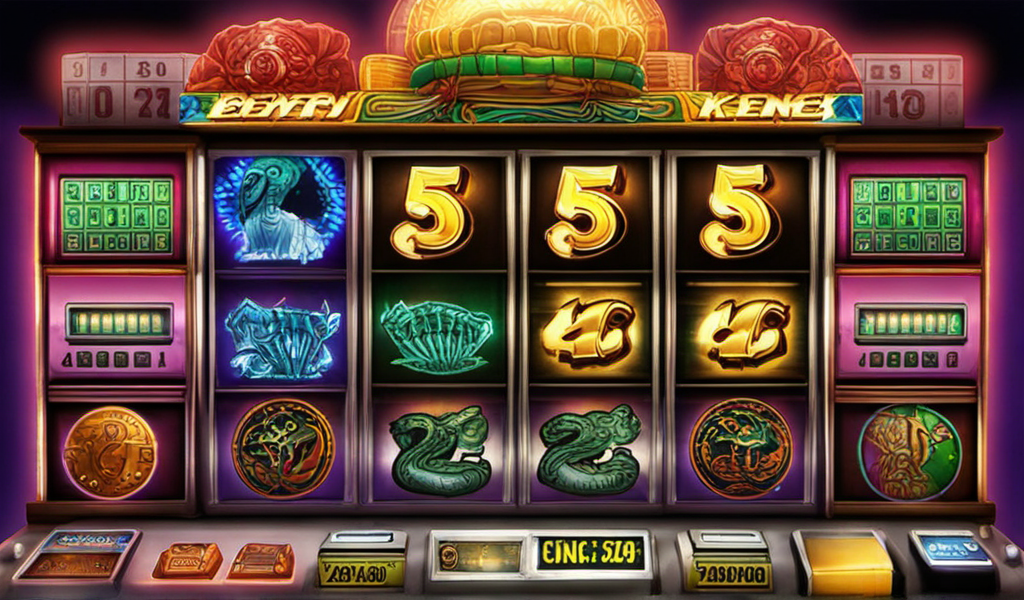
Task: Select the large blue-and-brown panel button
Action: click(77, 555)
